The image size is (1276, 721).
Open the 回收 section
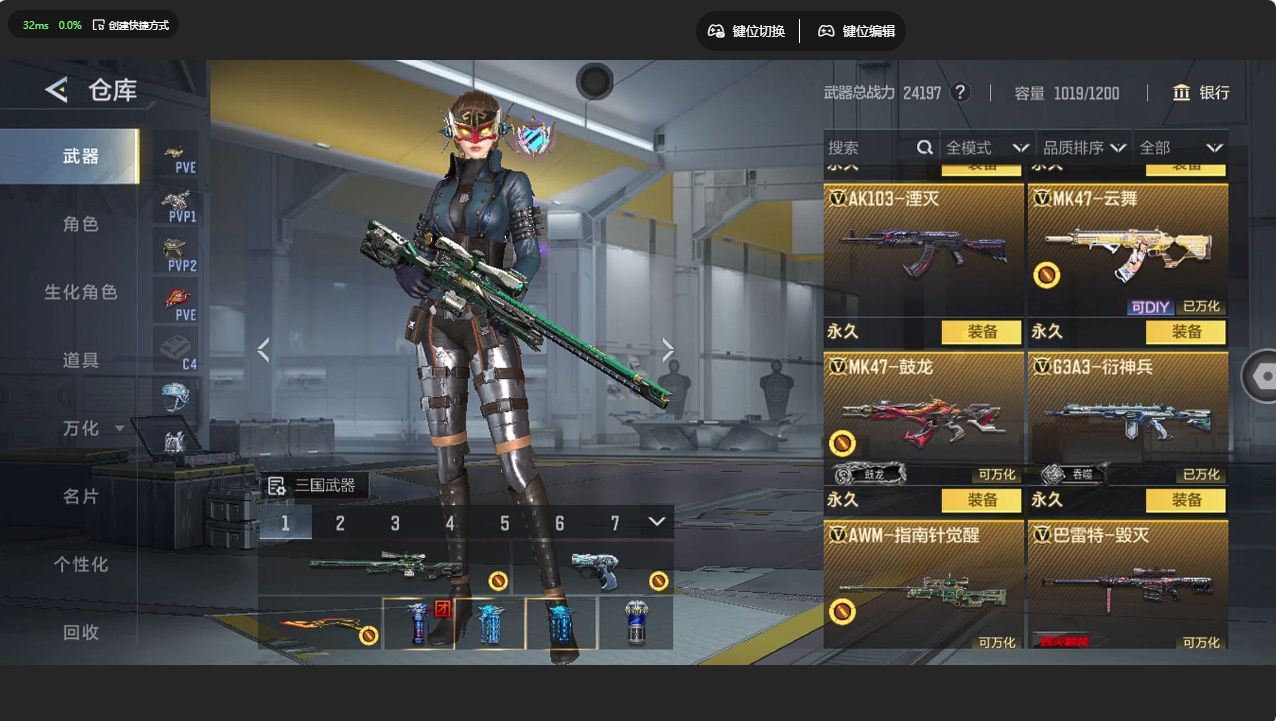81,632
